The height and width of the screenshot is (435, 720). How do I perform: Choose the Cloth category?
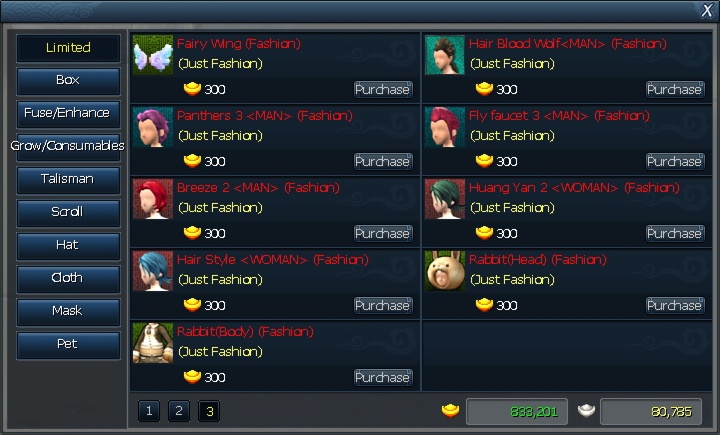coord(68,278)
